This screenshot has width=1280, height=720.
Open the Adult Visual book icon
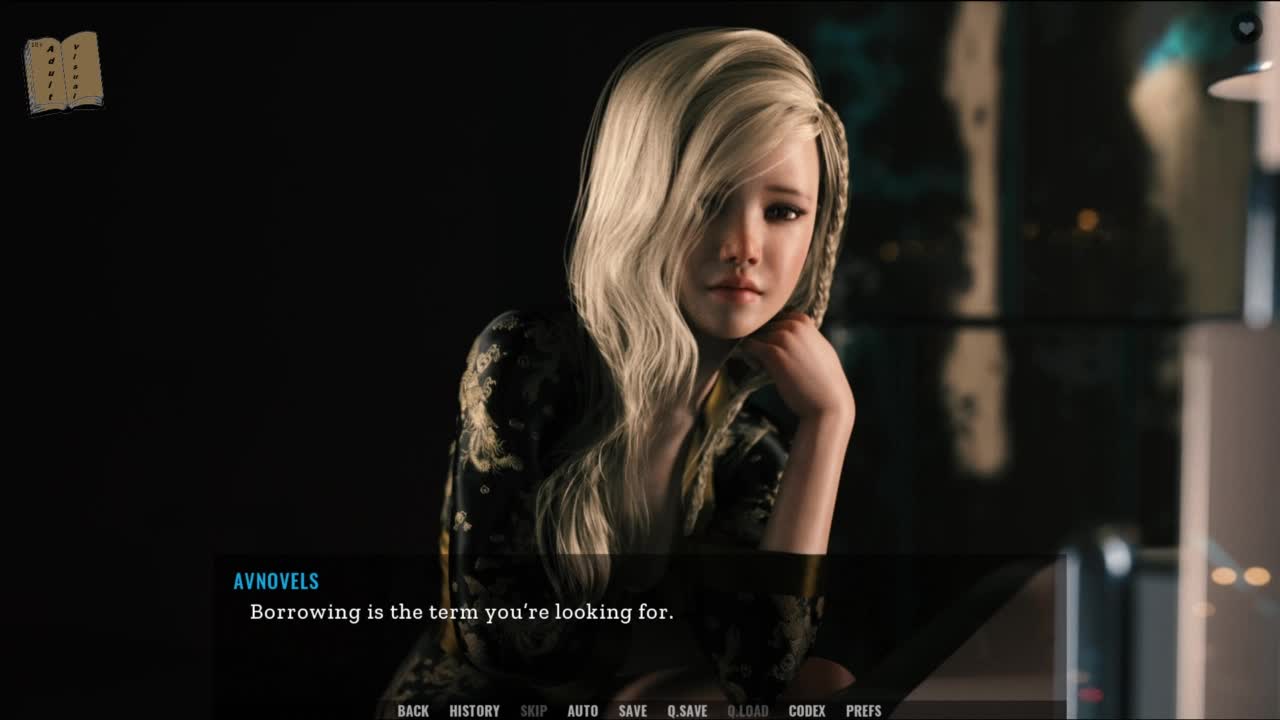pyautogui.click(x=63, y=72)
